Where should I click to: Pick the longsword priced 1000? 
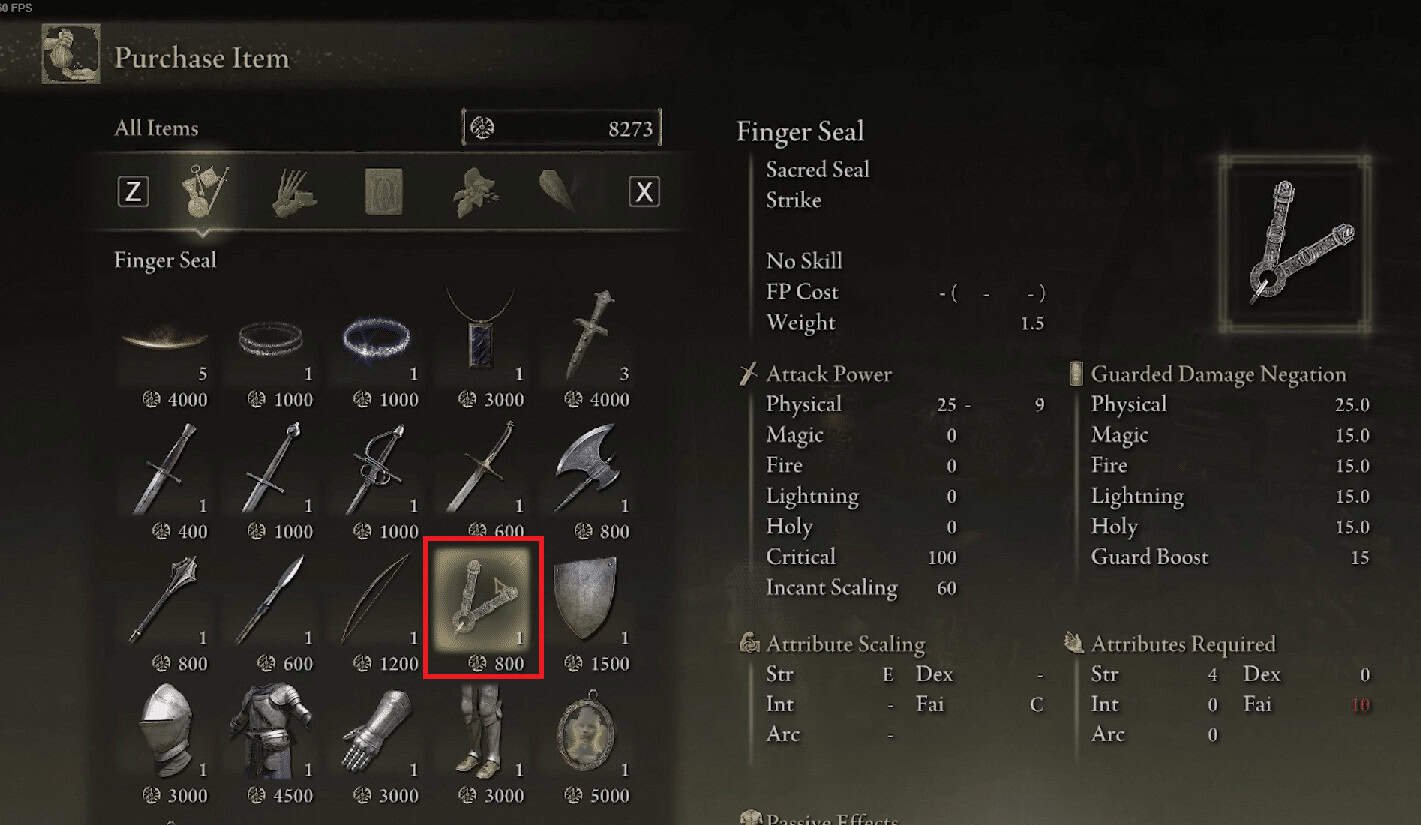[x=271, y=470]
